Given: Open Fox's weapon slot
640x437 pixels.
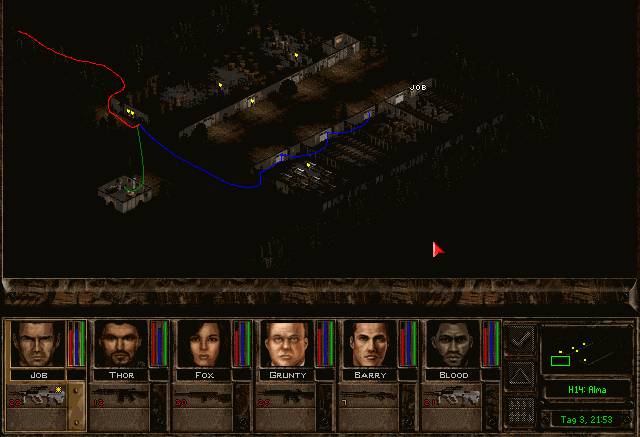Looking at the screenshot, I should 204,397.
